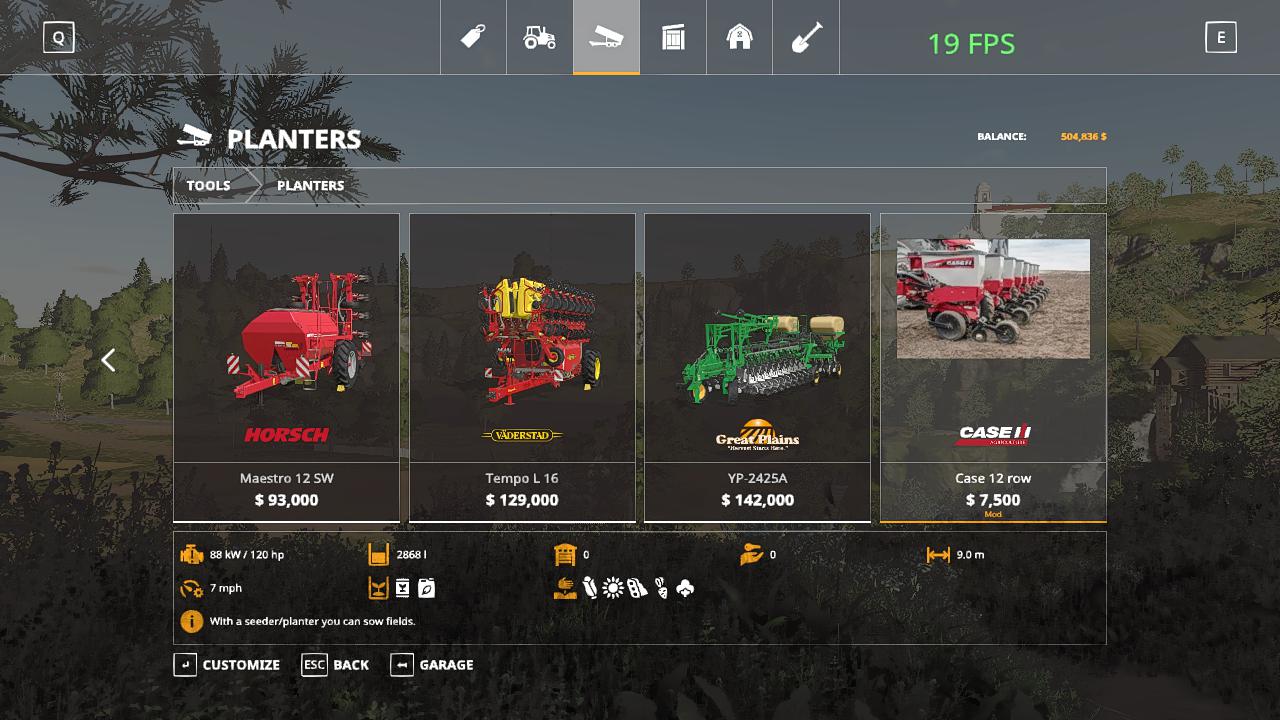Show previous planters with the left arrow
The width and height of the screenshot is (1280, 720).
[x=108, y=360]
